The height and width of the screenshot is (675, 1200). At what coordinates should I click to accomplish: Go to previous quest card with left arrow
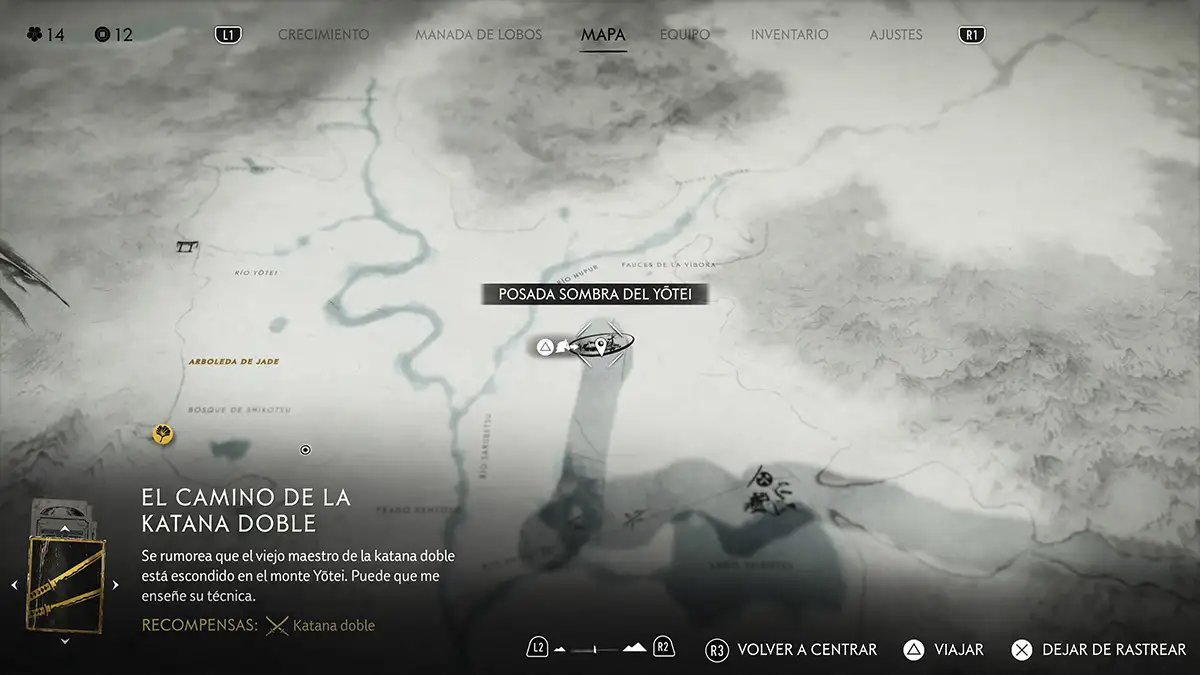pos(14,585)
